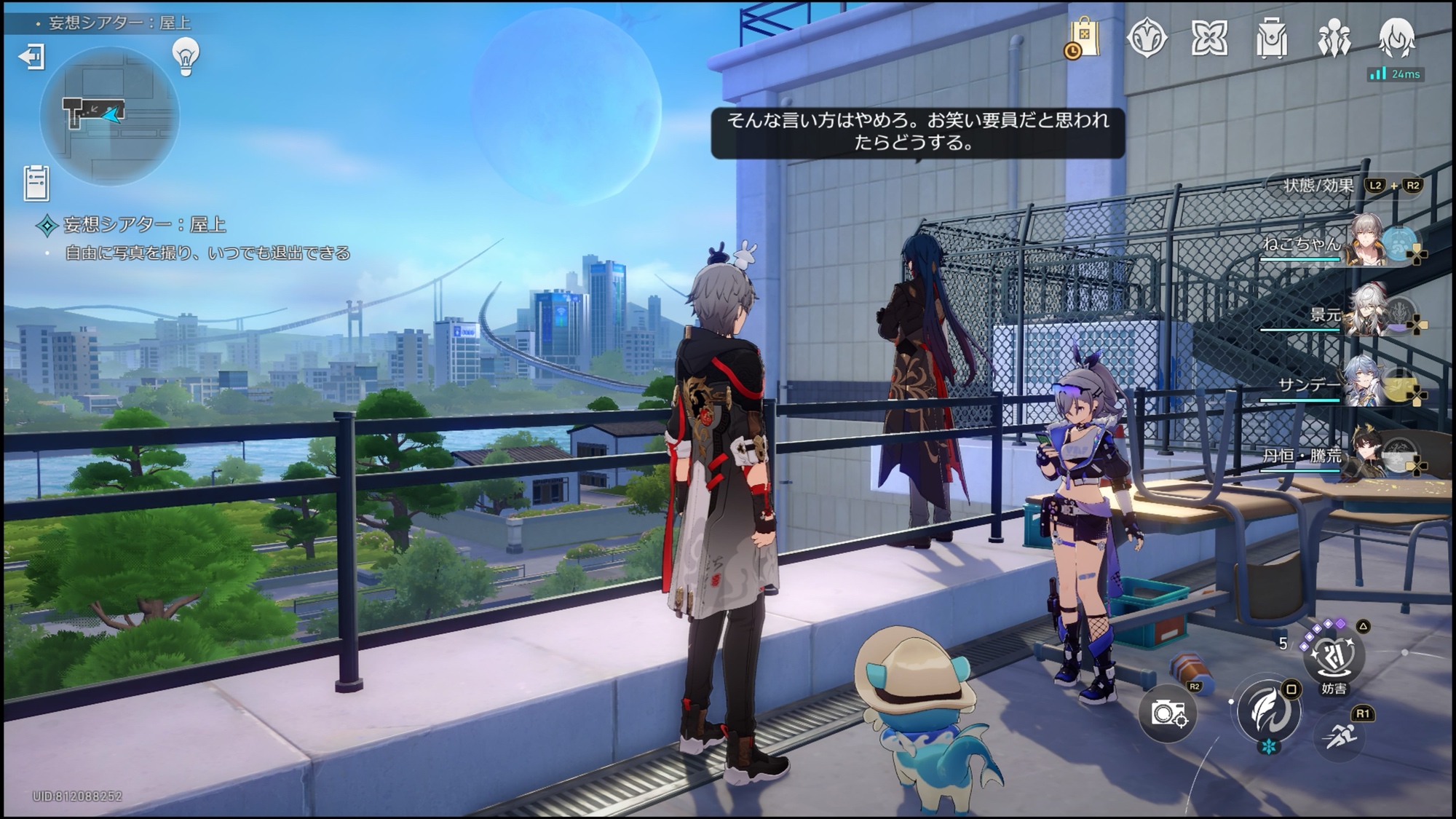This screenshot has width=1456, height=819.
Task: Click the exit door arrow icon
Action: pos(32,56)
